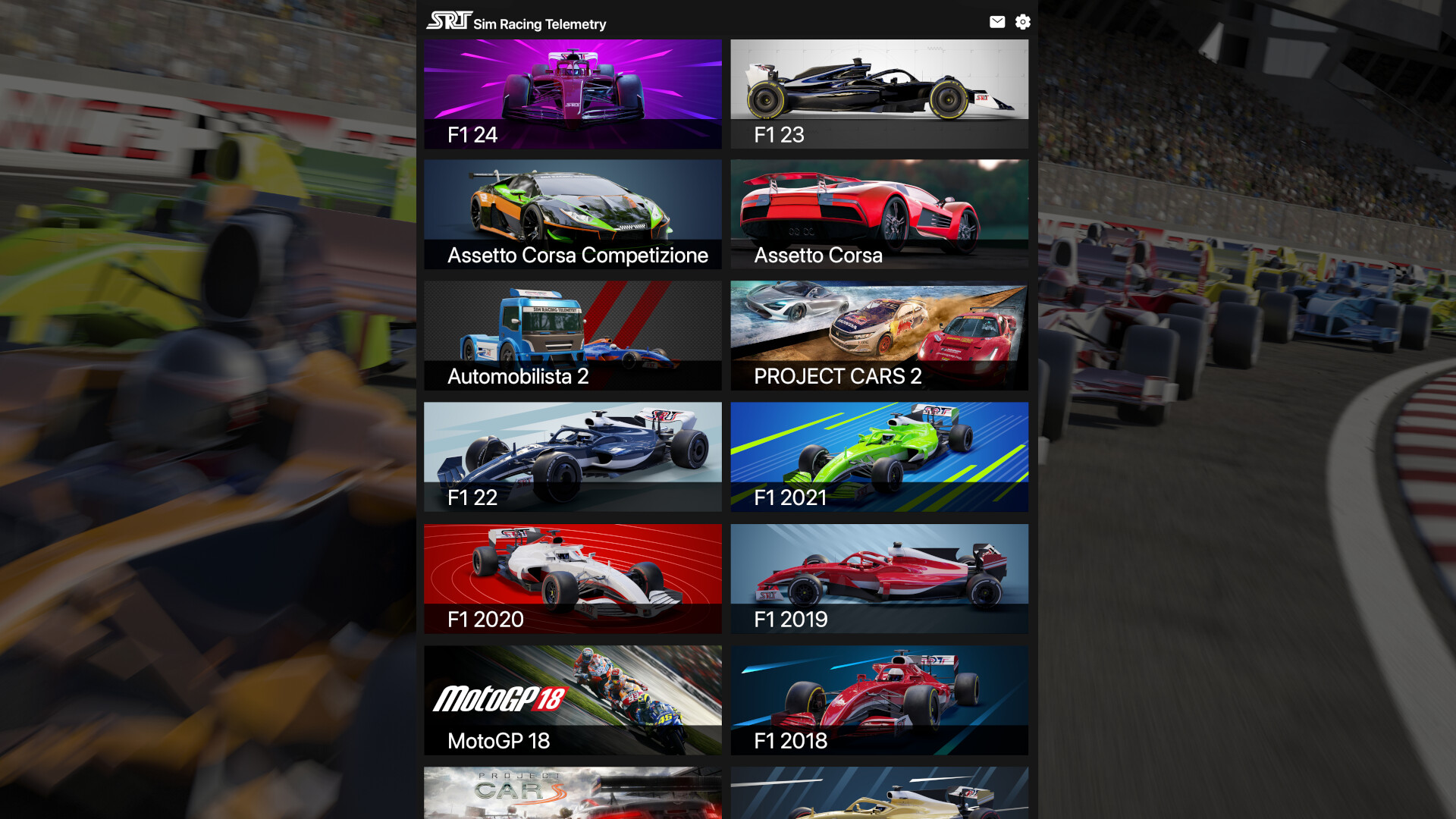1456x819 pixels.
Task: Click the Sim Racing Telemetry title text
Action: [x=539, y=24]
